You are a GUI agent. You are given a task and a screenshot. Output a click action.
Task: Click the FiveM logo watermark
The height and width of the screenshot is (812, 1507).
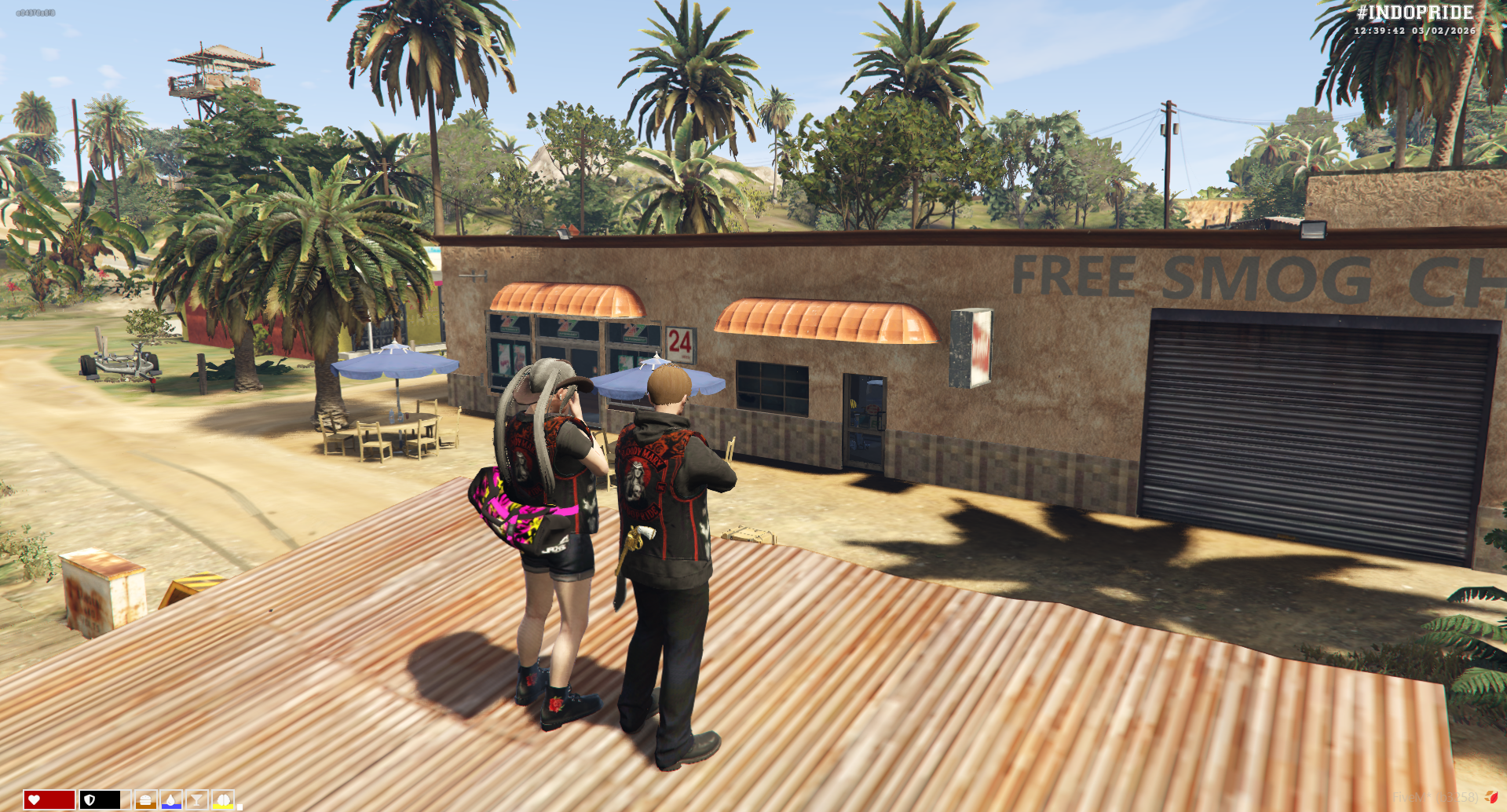tap(1491, 797)
